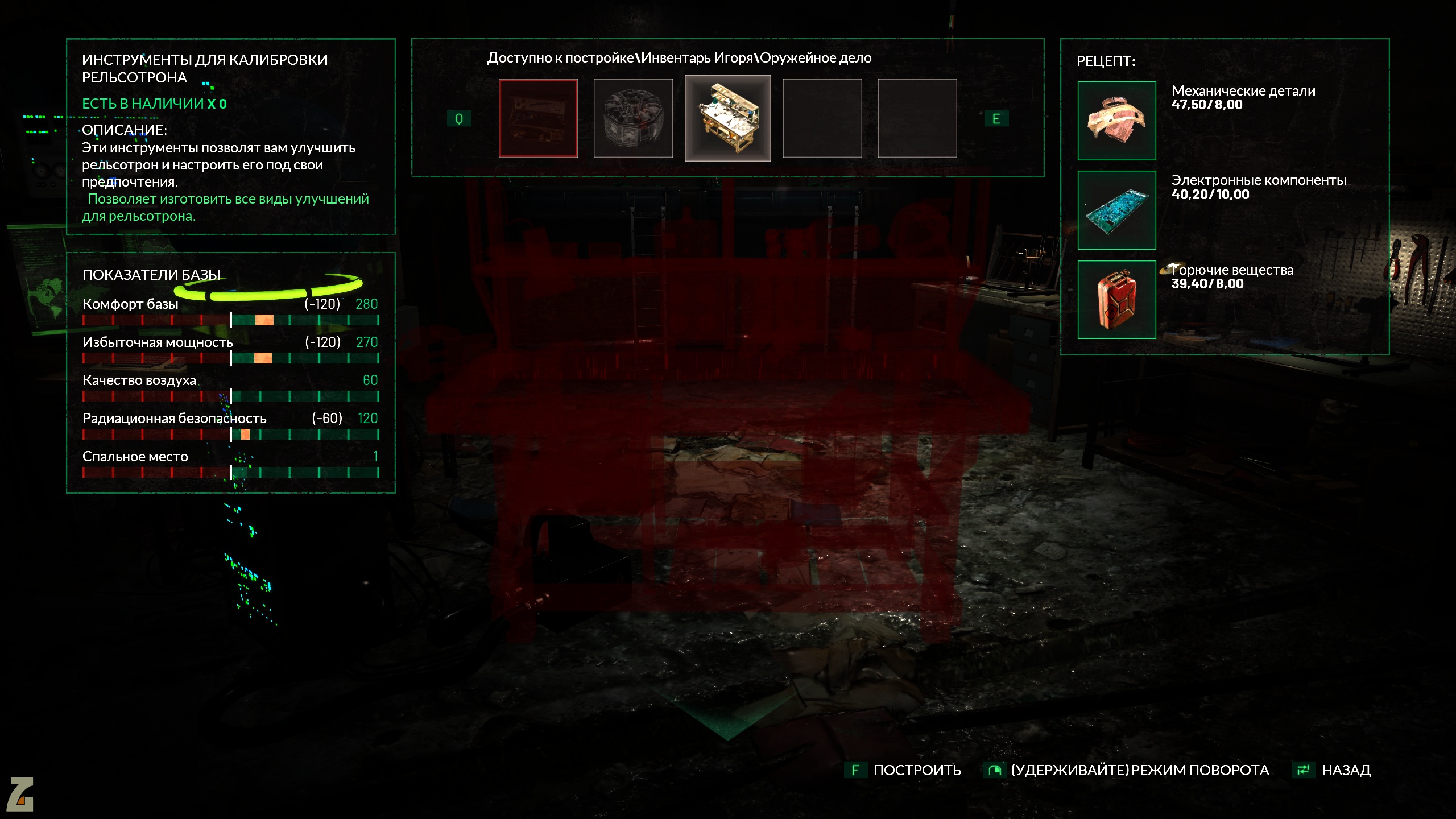
Task: Choose the dark octagonal device build slot
Action: point(633,118)
